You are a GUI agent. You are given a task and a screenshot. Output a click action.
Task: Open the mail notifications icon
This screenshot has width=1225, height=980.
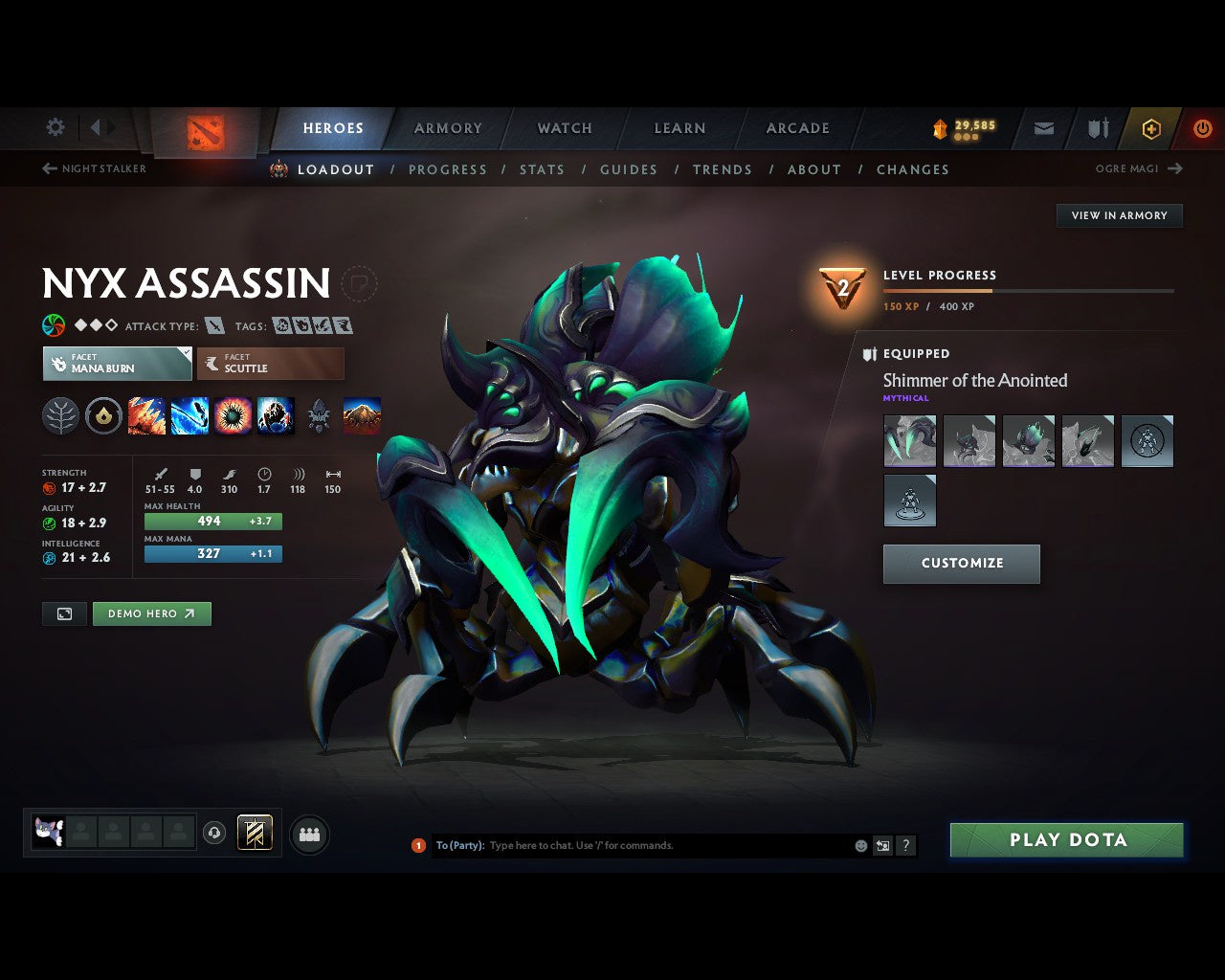pyautogui.click(x=1042, y=127)
